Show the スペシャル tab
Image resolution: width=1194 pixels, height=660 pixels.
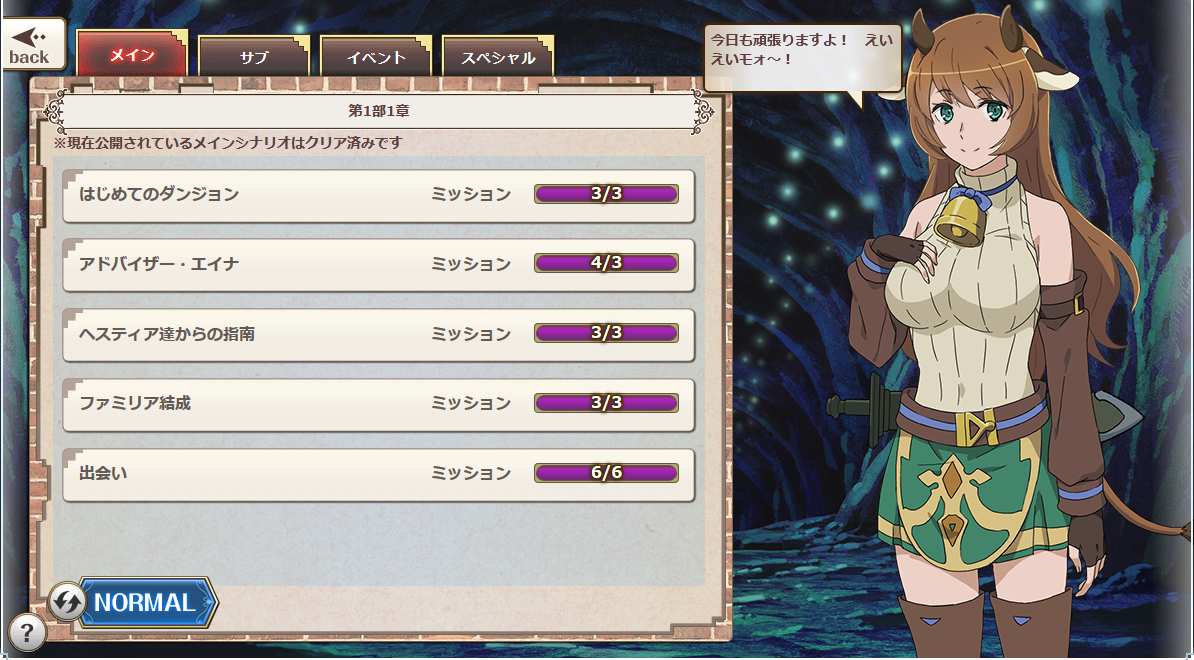pyautogui.click(x=497, y=57)
